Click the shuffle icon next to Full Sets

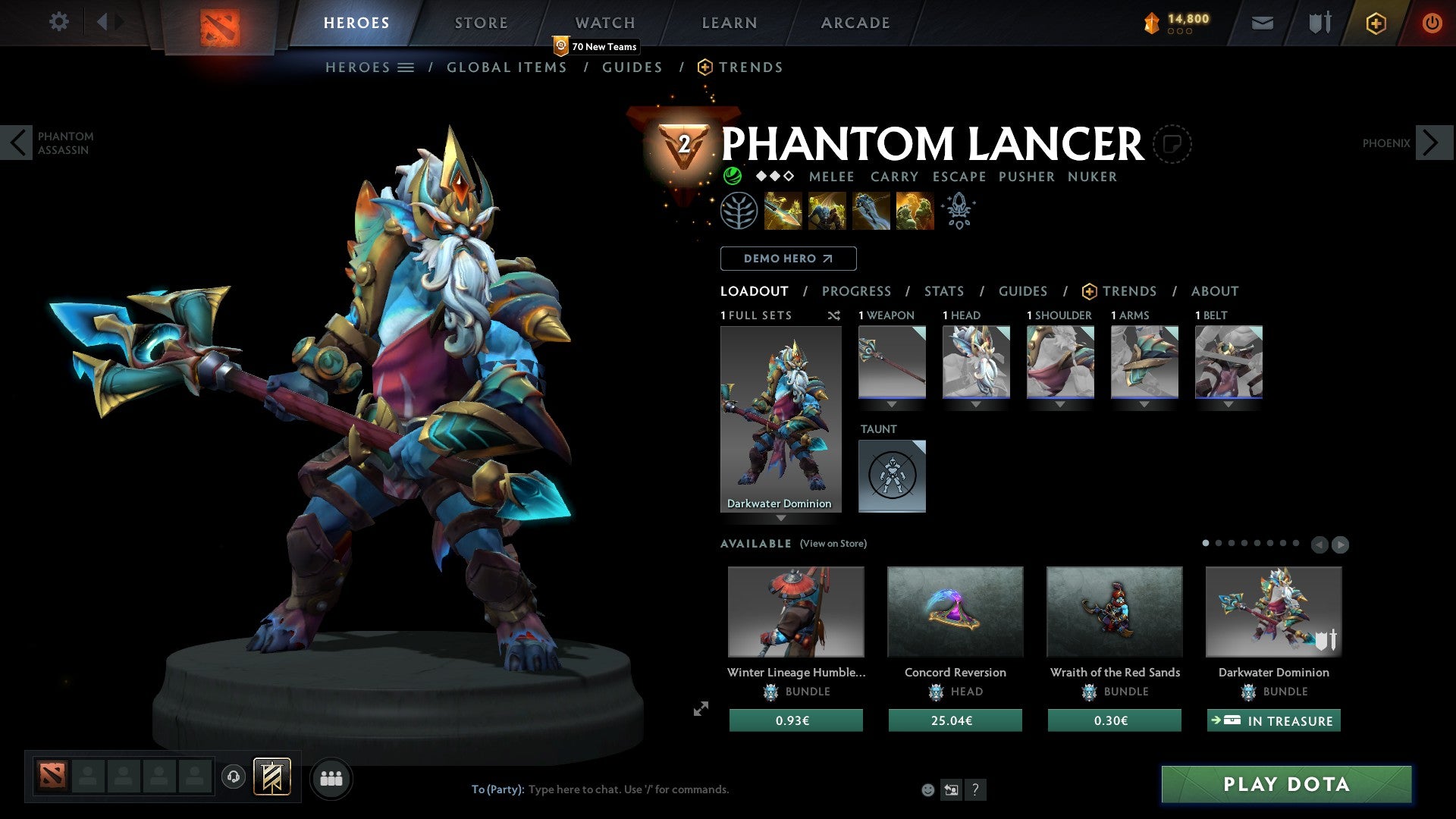click(833, 315)
